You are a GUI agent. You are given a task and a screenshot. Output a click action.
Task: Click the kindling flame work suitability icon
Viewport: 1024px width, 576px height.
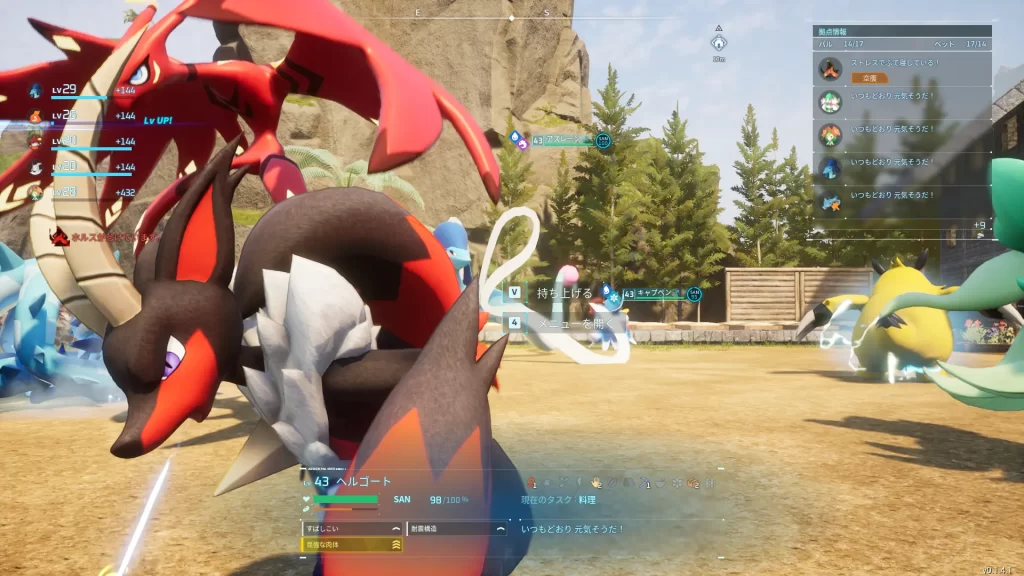click(x=533, y=484)
